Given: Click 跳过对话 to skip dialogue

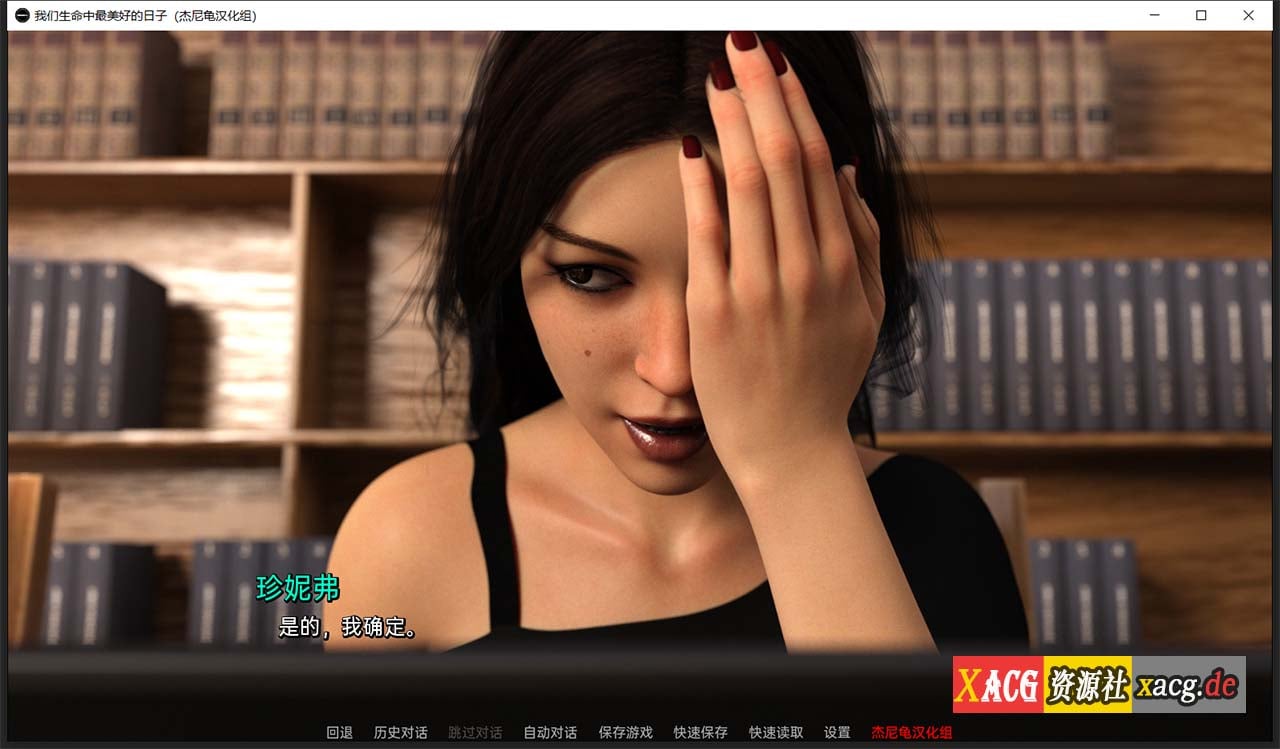Looking at the screenshot, I should click(475, 732).
